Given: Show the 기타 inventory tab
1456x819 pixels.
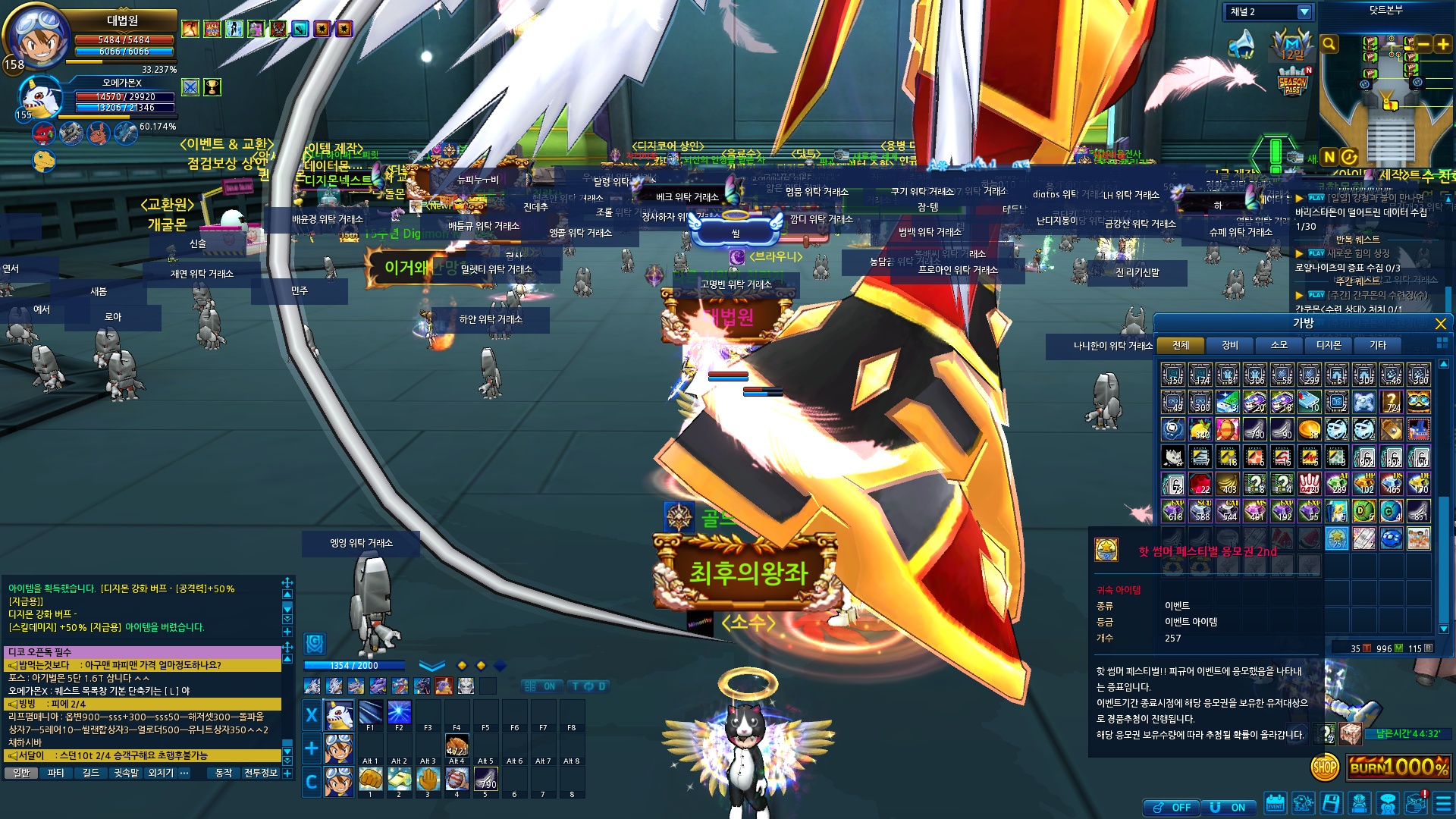Looking at the screenshot, I should [1377, 345].
